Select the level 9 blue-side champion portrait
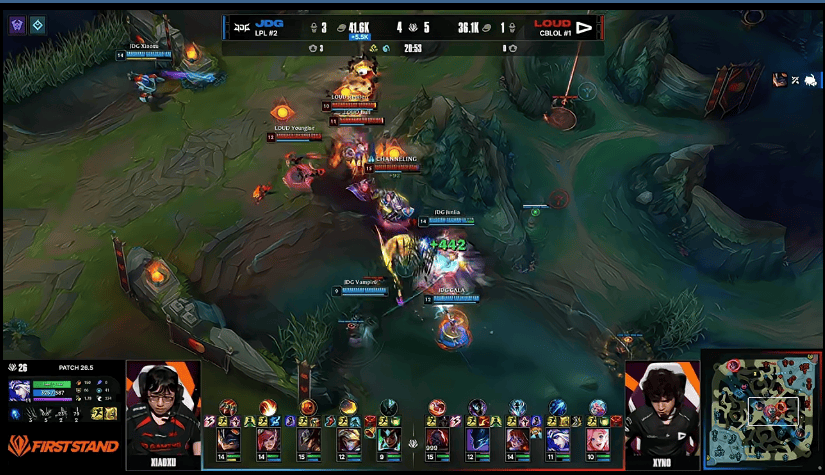Image resolution: width=825 pixels, height=475 pixels. (x=389, y=439)
